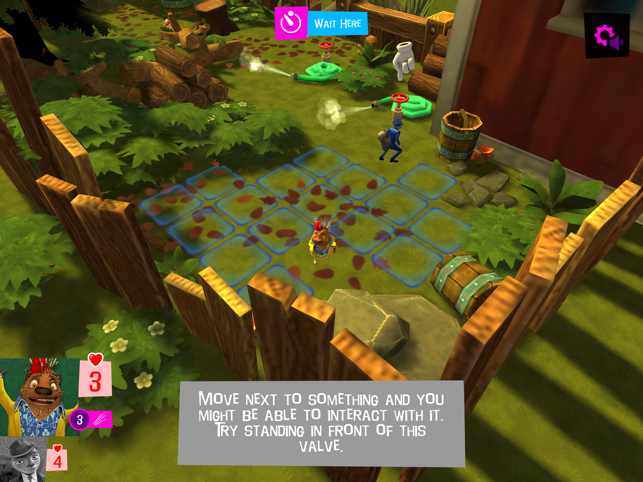Choose the Wait Here action
Image resolution: width=643 pixels, height=482 pixels.
click(x=322, y=22)
